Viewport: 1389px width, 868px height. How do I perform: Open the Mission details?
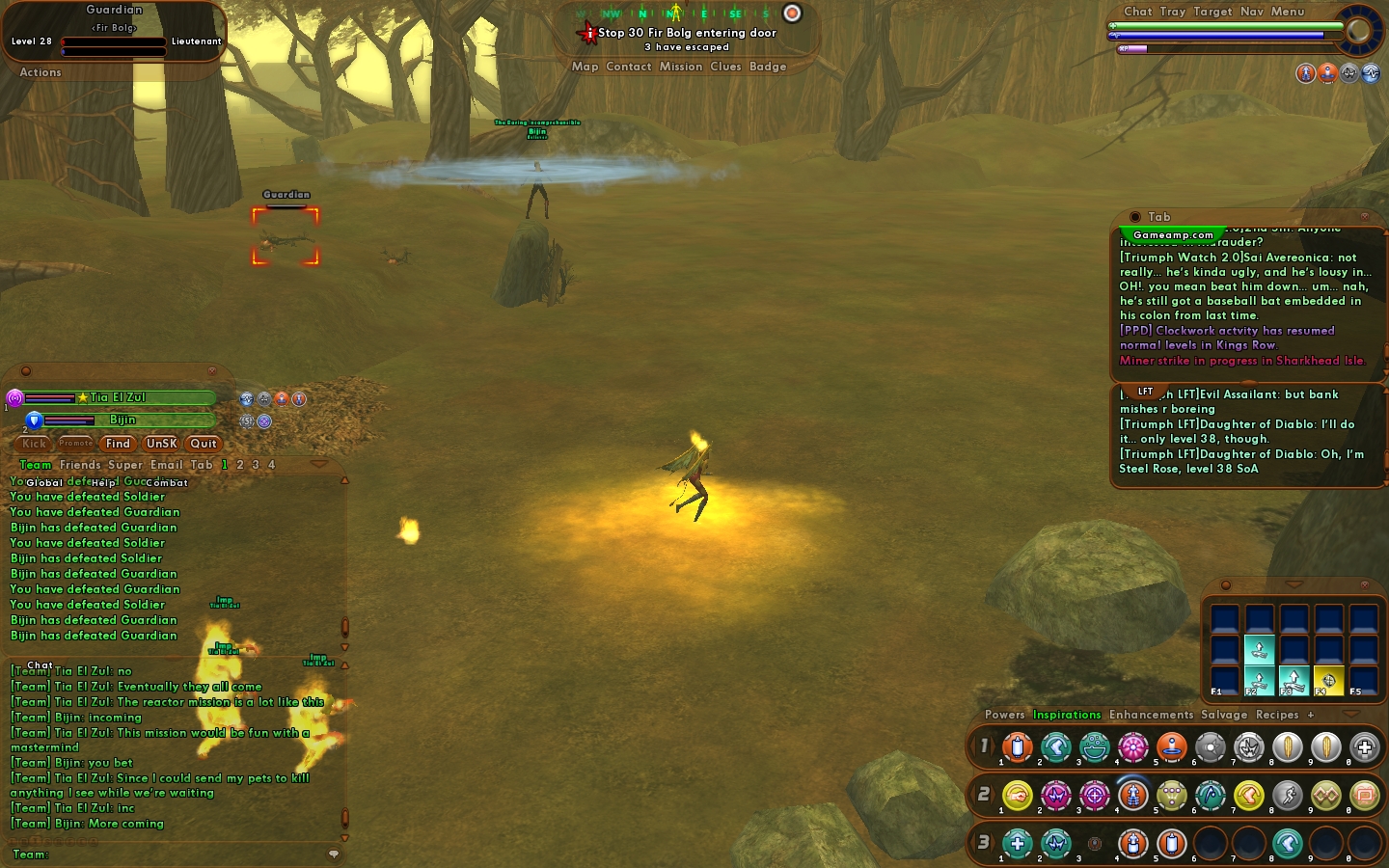[x=681, y=67]
